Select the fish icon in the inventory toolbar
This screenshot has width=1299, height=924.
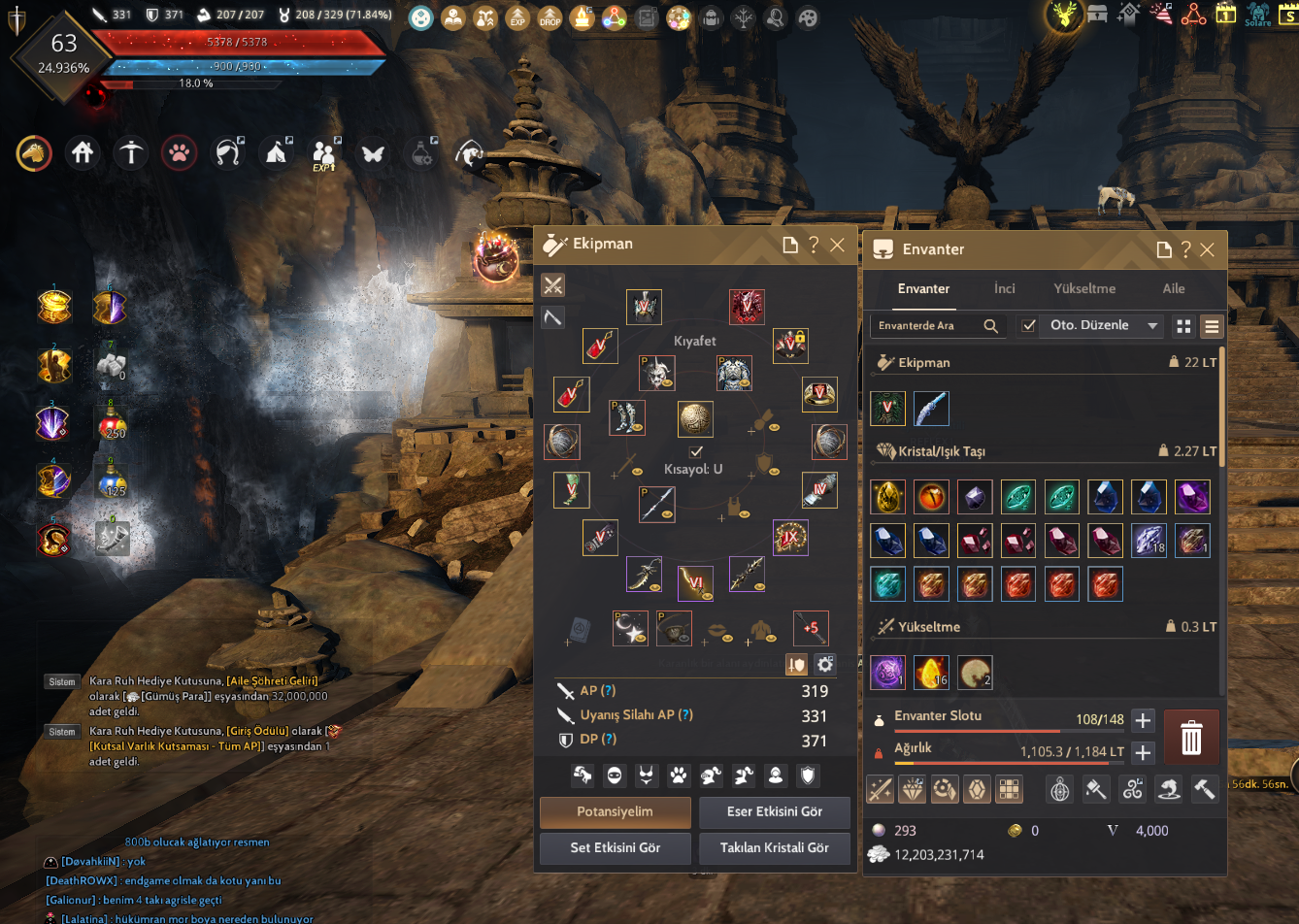tap(1168, 789)
